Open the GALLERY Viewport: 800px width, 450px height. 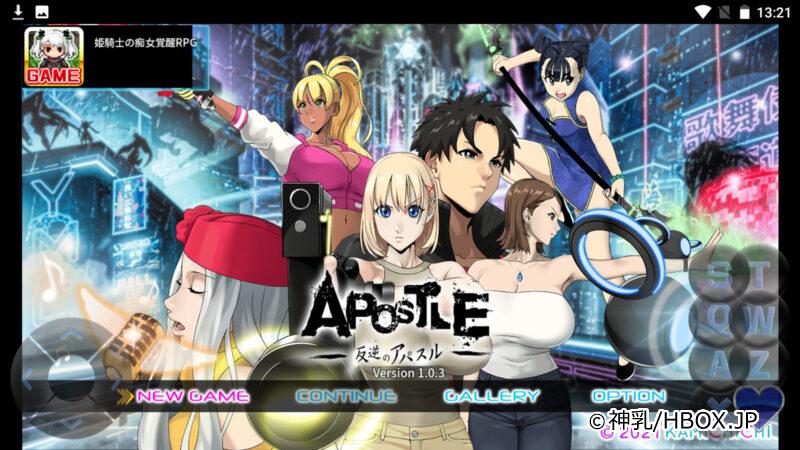pos(491,396)
